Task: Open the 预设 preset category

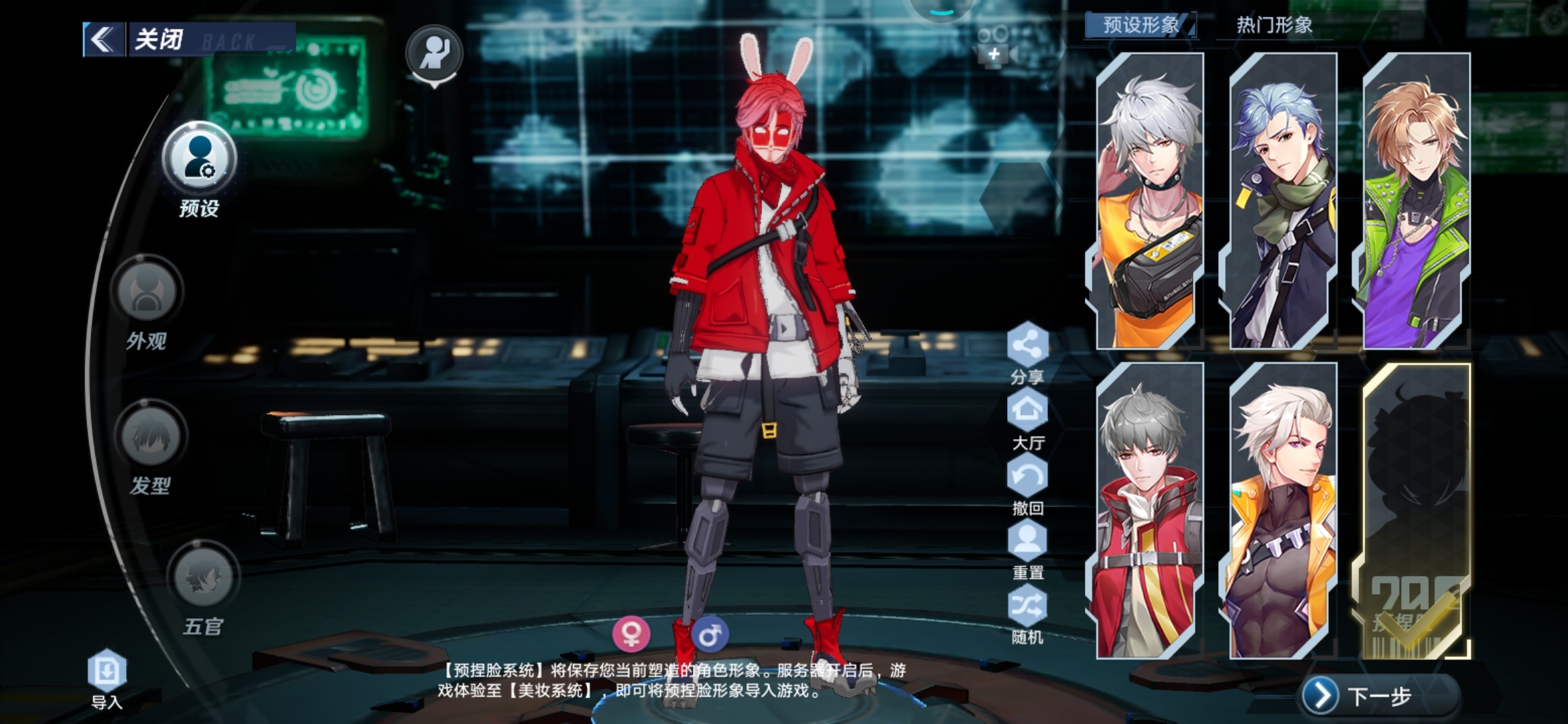Action: pyautogui.click(x=199, y=160)
